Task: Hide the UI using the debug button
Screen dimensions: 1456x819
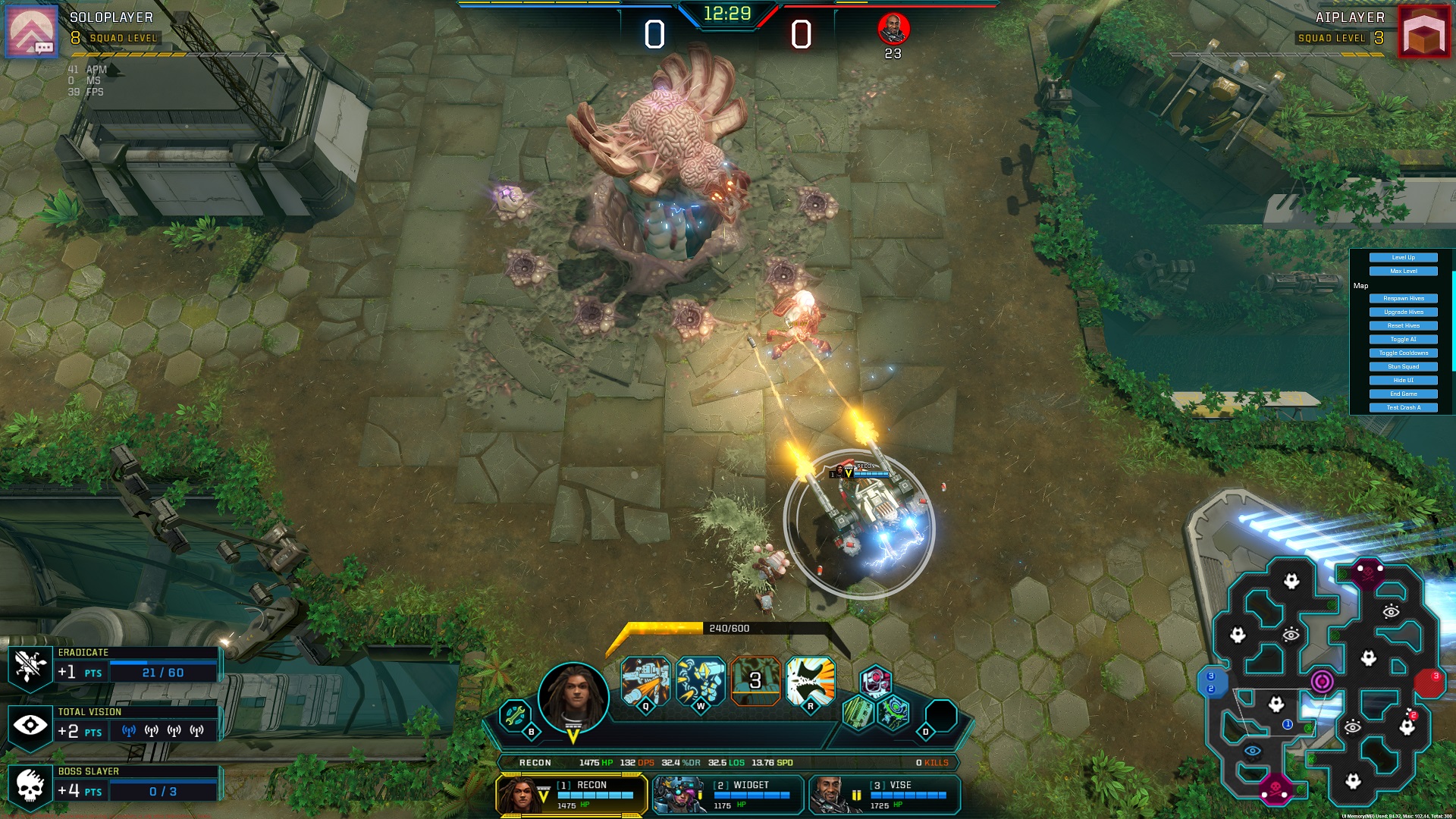Action: [x=1403, y=381]
